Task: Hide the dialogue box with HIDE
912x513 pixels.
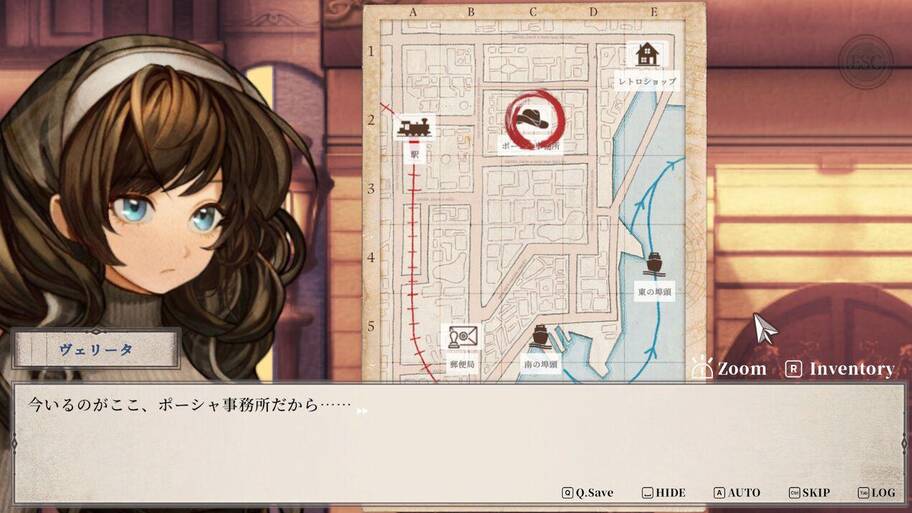Action: pyautogui.click(x=664, y=493)
